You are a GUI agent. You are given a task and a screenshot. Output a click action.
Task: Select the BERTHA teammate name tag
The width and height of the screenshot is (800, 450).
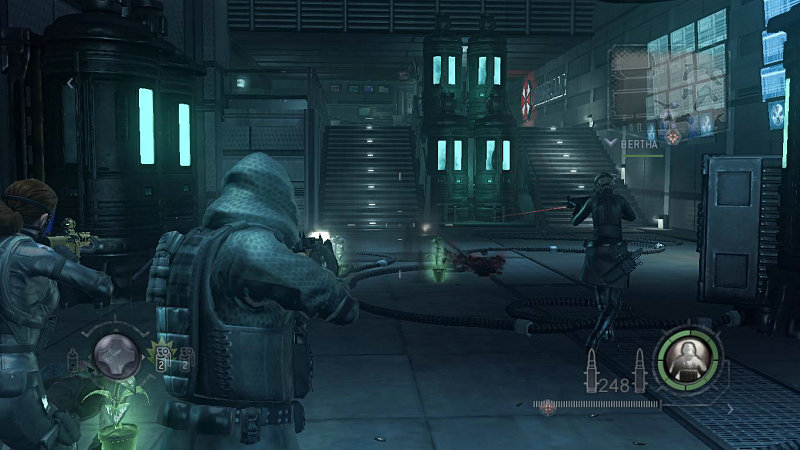click(x=641, y=143)
